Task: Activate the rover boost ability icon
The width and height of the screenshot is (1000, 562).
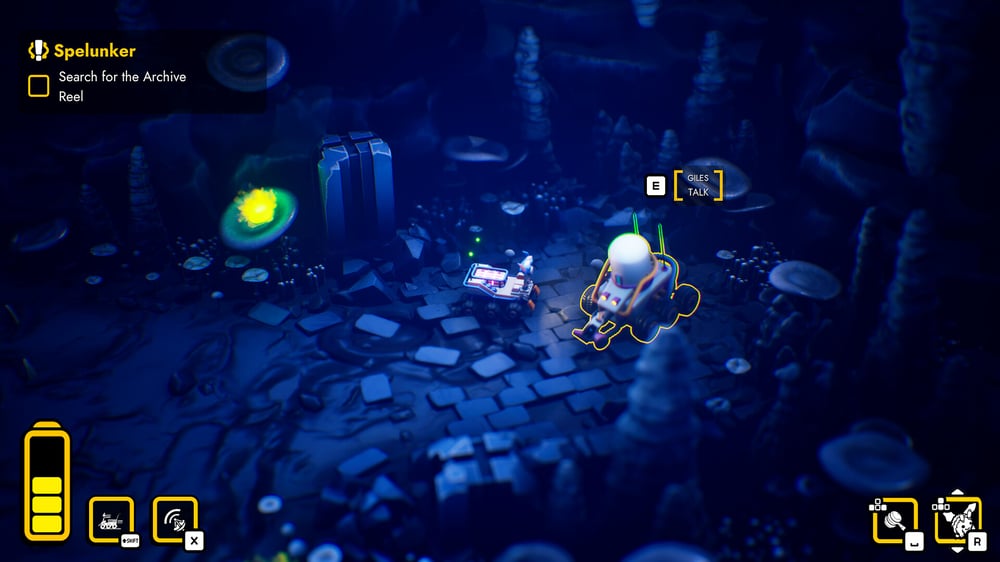Action: [111, 520]
